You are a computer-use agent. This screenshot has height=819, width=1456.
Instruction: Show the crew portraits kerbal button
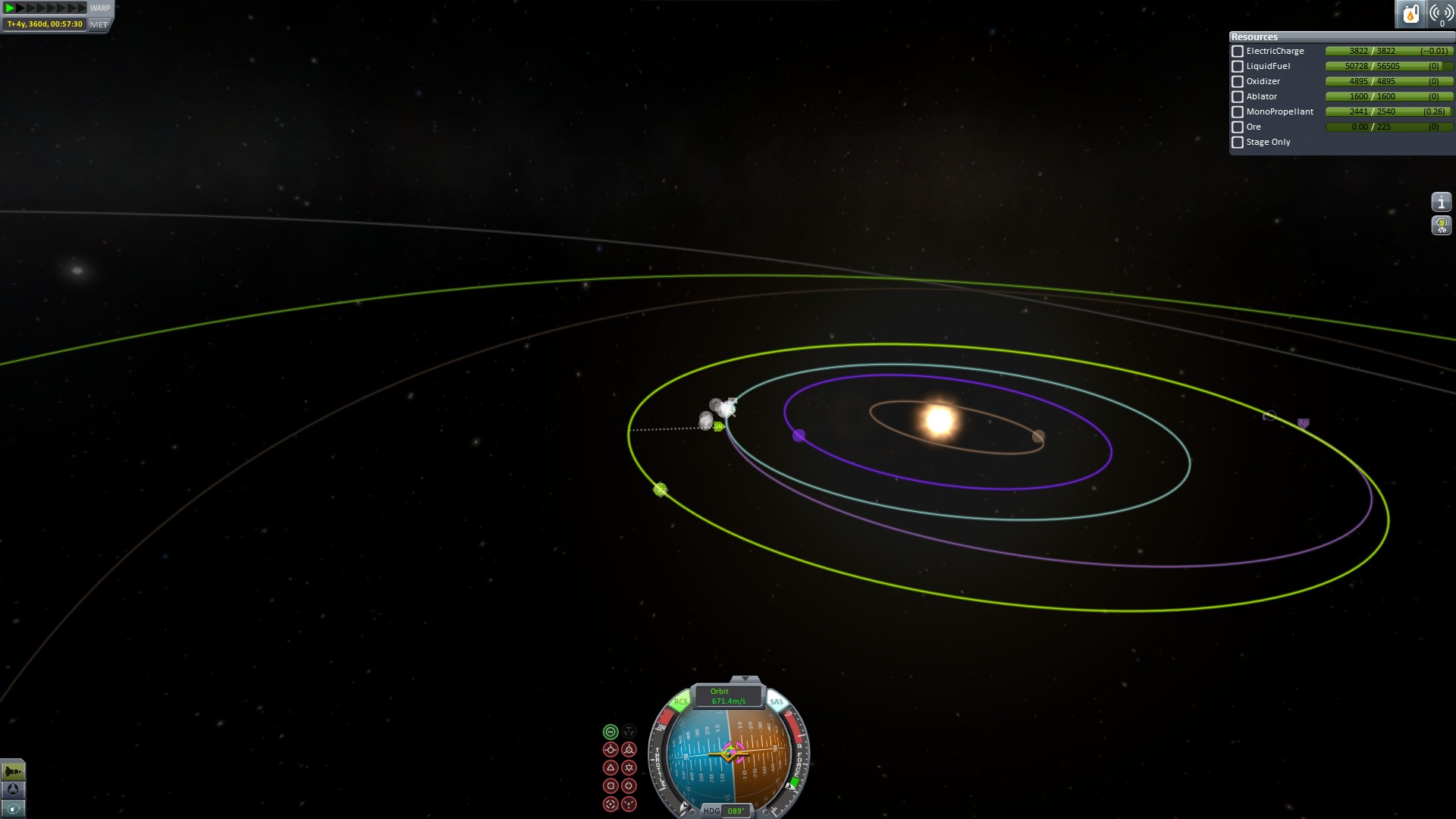(1441, 225)
